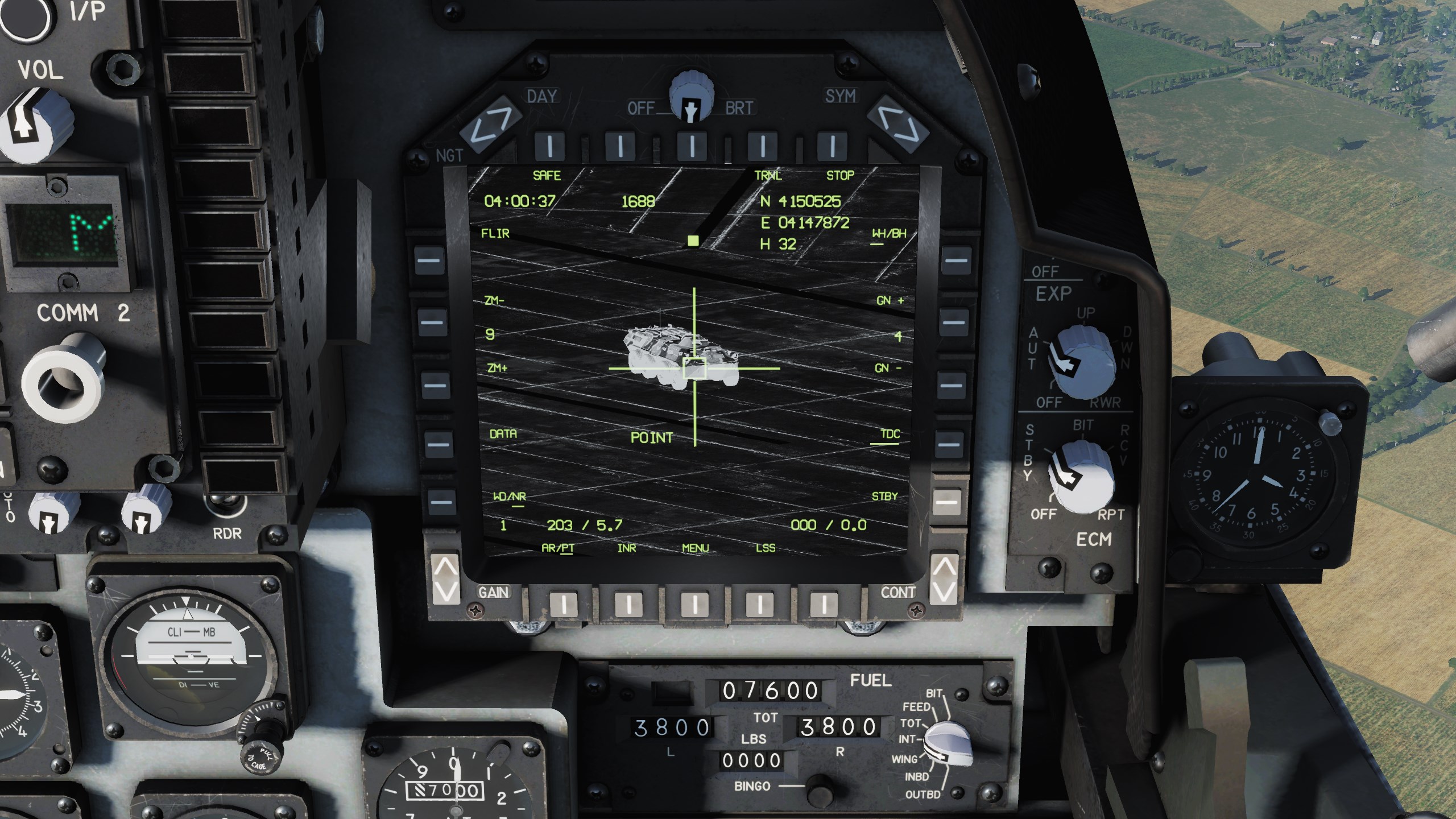Click the SAFE option button above the display
The image size is (1456, 819).
click(x=549, y=146)
